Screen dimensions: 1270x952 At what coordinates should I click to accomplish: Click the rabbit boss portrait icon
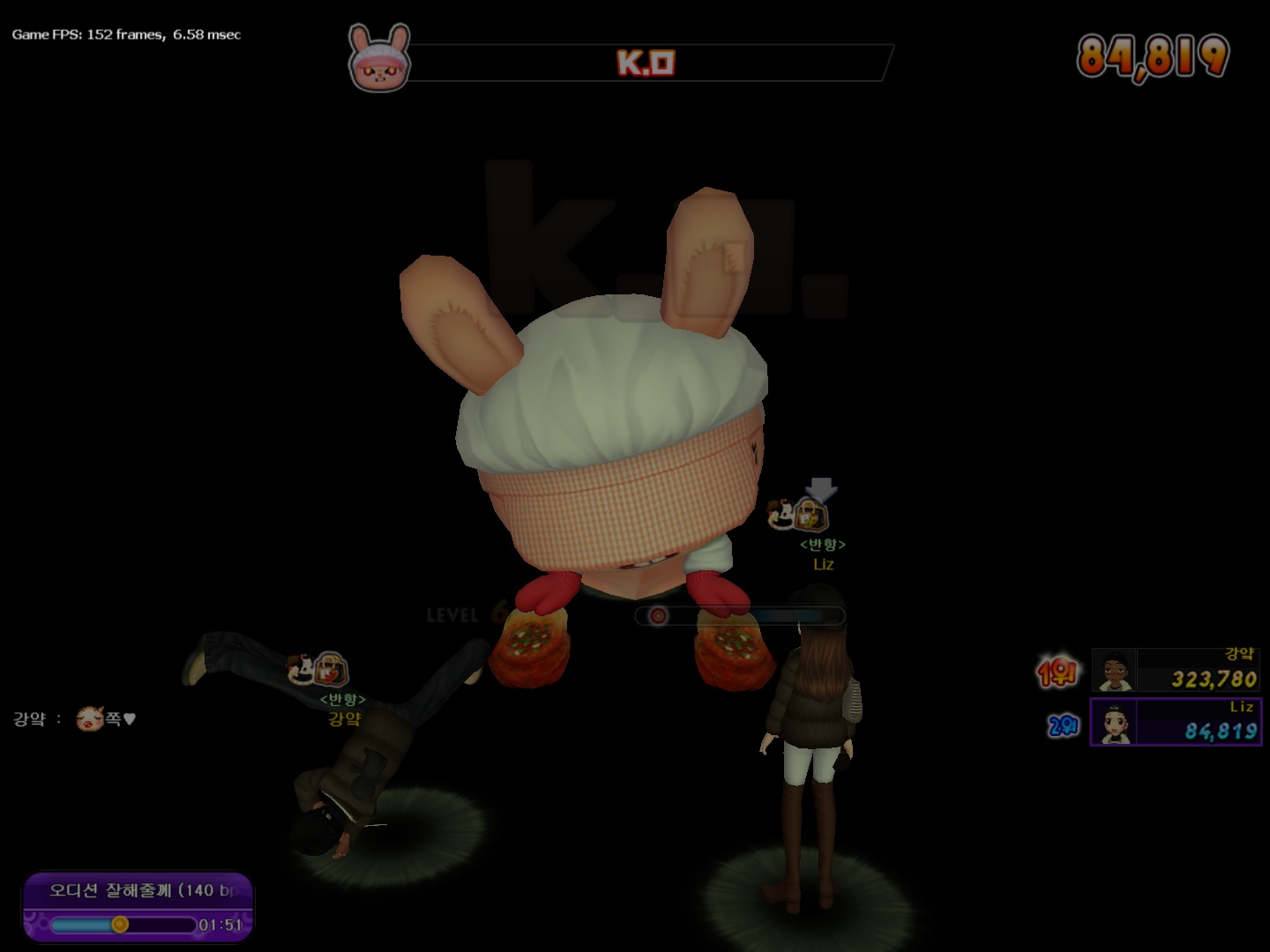pyautogui.click(x=379, y=59)
